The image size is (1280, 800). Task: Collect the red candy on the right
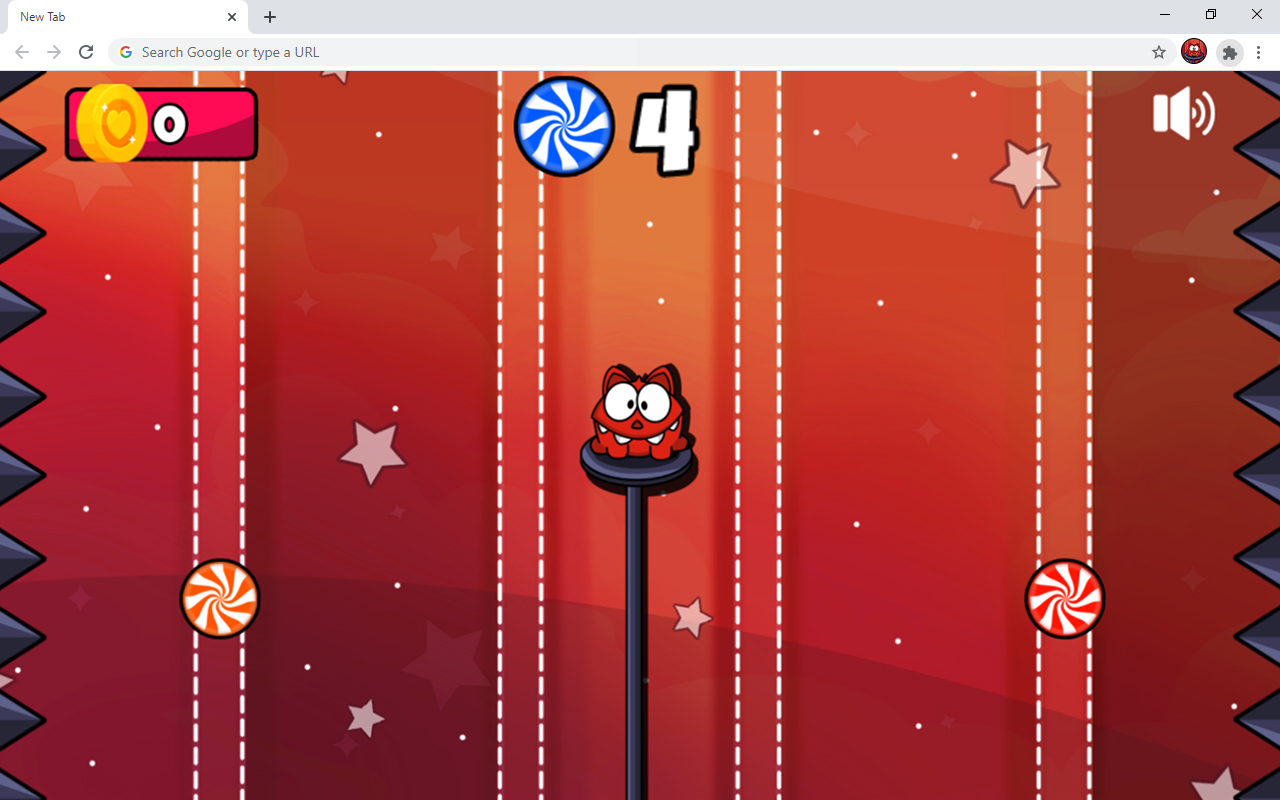tap(1064, 598)
